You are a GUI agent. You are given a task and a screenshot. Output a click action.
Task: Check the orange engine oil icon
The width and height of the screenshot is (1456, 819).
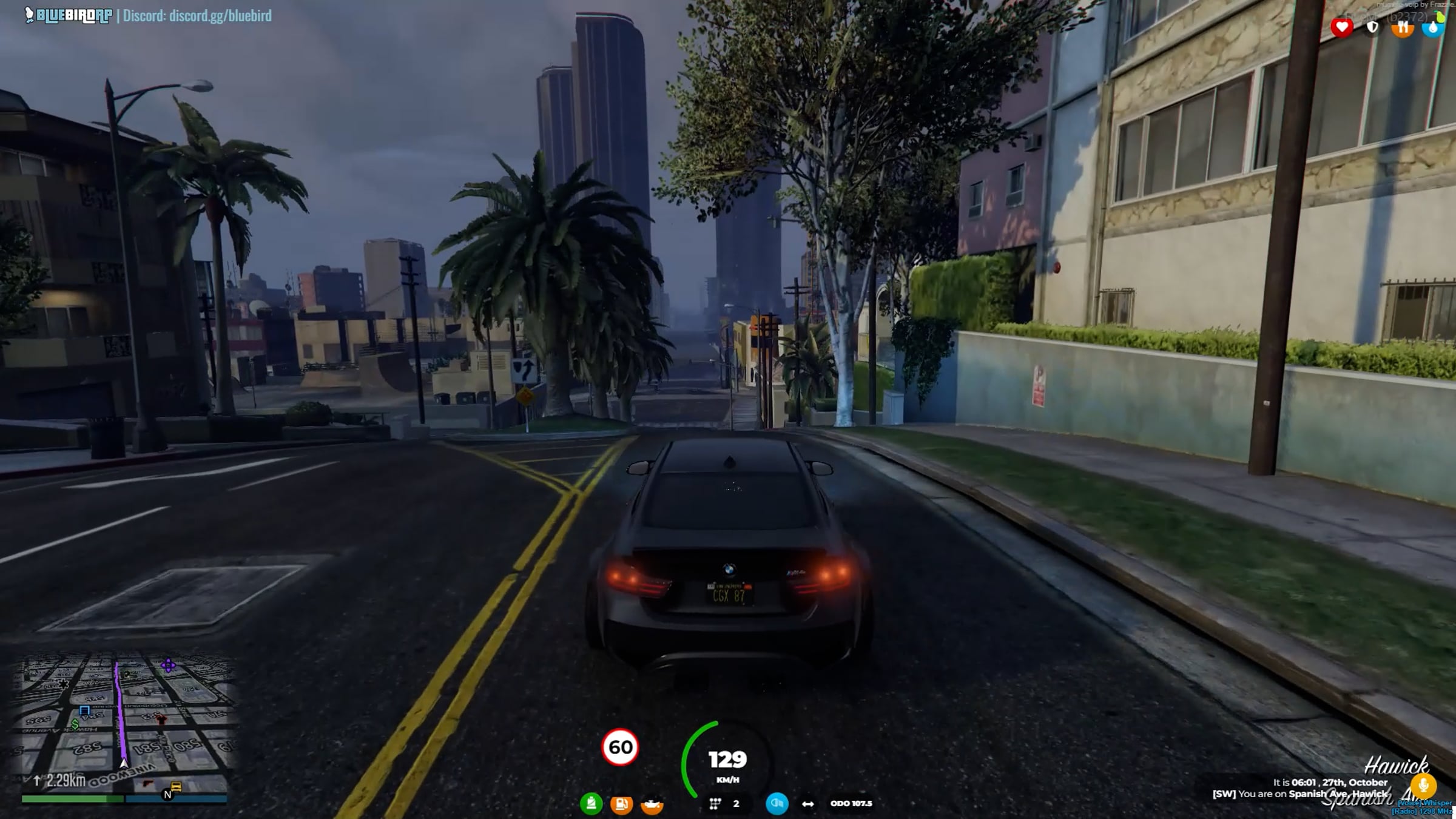tap(652, 804)
